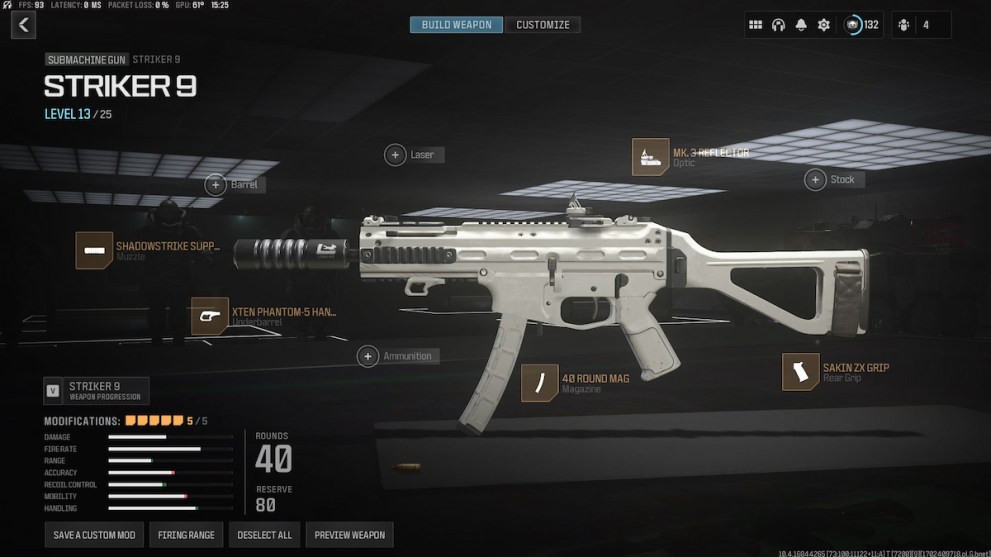Choose Deselect All attachments

point(264,535)
